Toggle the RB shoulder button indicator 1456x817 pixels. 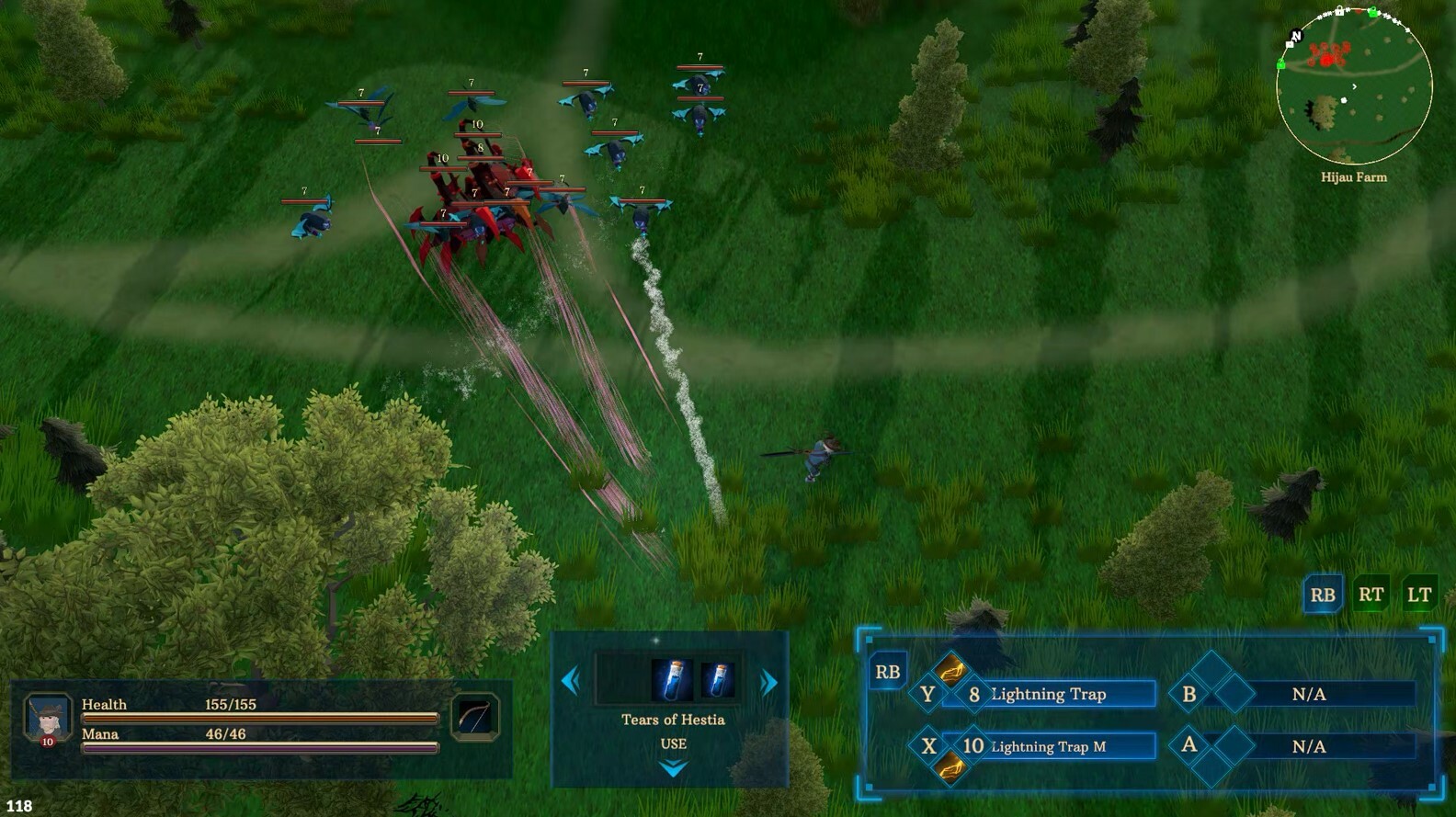coord(1322,595)
